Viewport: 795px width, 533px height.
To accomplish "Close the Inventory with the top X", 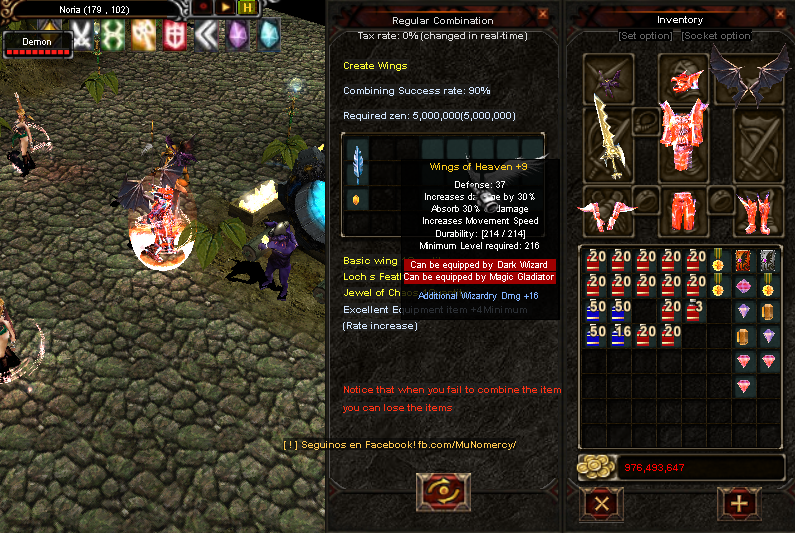I will point(781,14).
